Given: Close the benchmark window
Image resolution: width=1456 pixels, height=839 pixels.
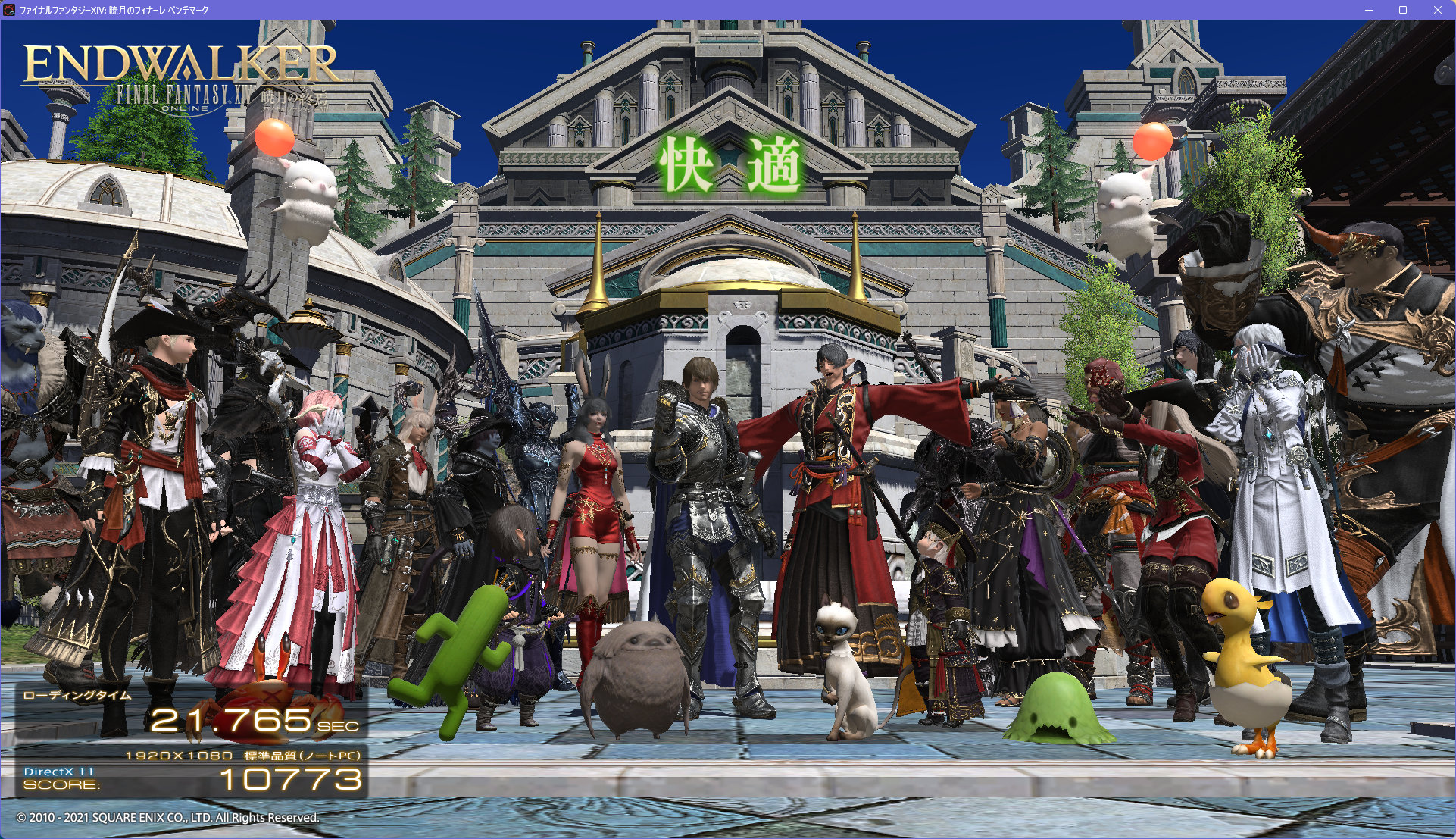Looking at the screenshot, I should coord(1437,10).
